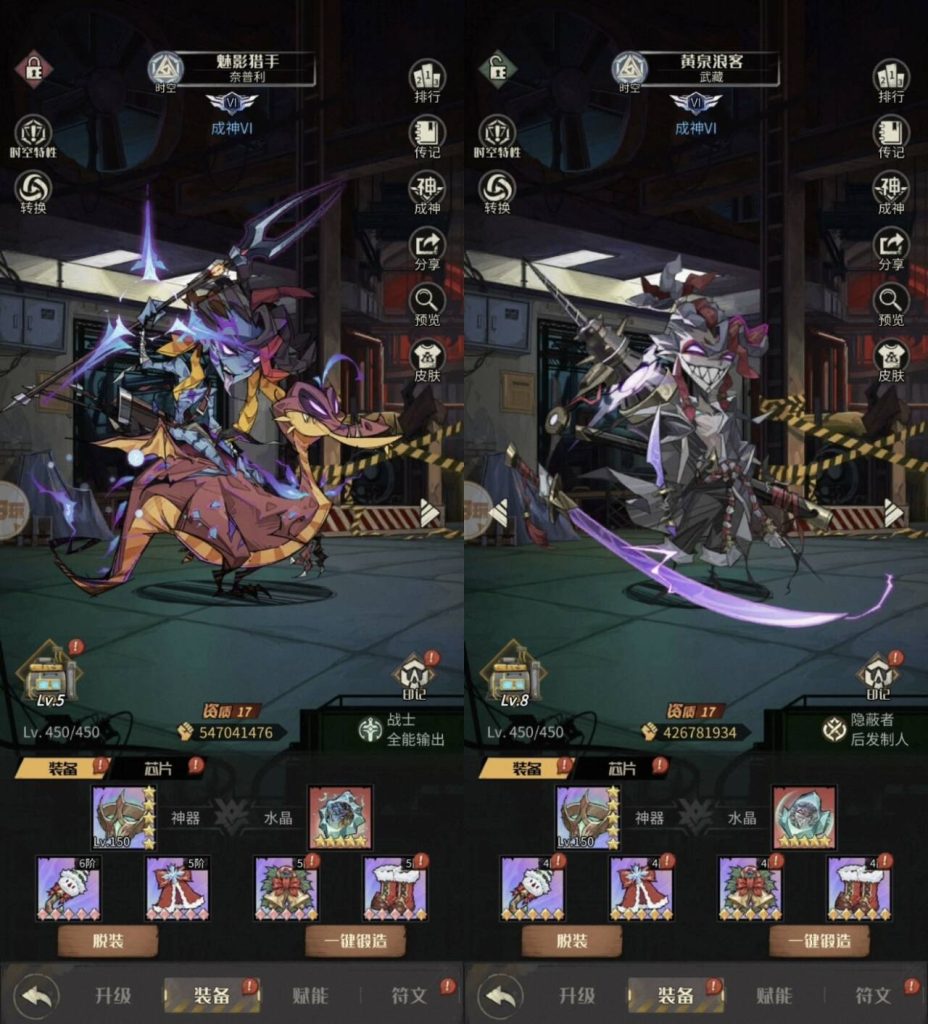Click 一键锻造 forge button under 魅影猎手

click(x=355, y=941)
